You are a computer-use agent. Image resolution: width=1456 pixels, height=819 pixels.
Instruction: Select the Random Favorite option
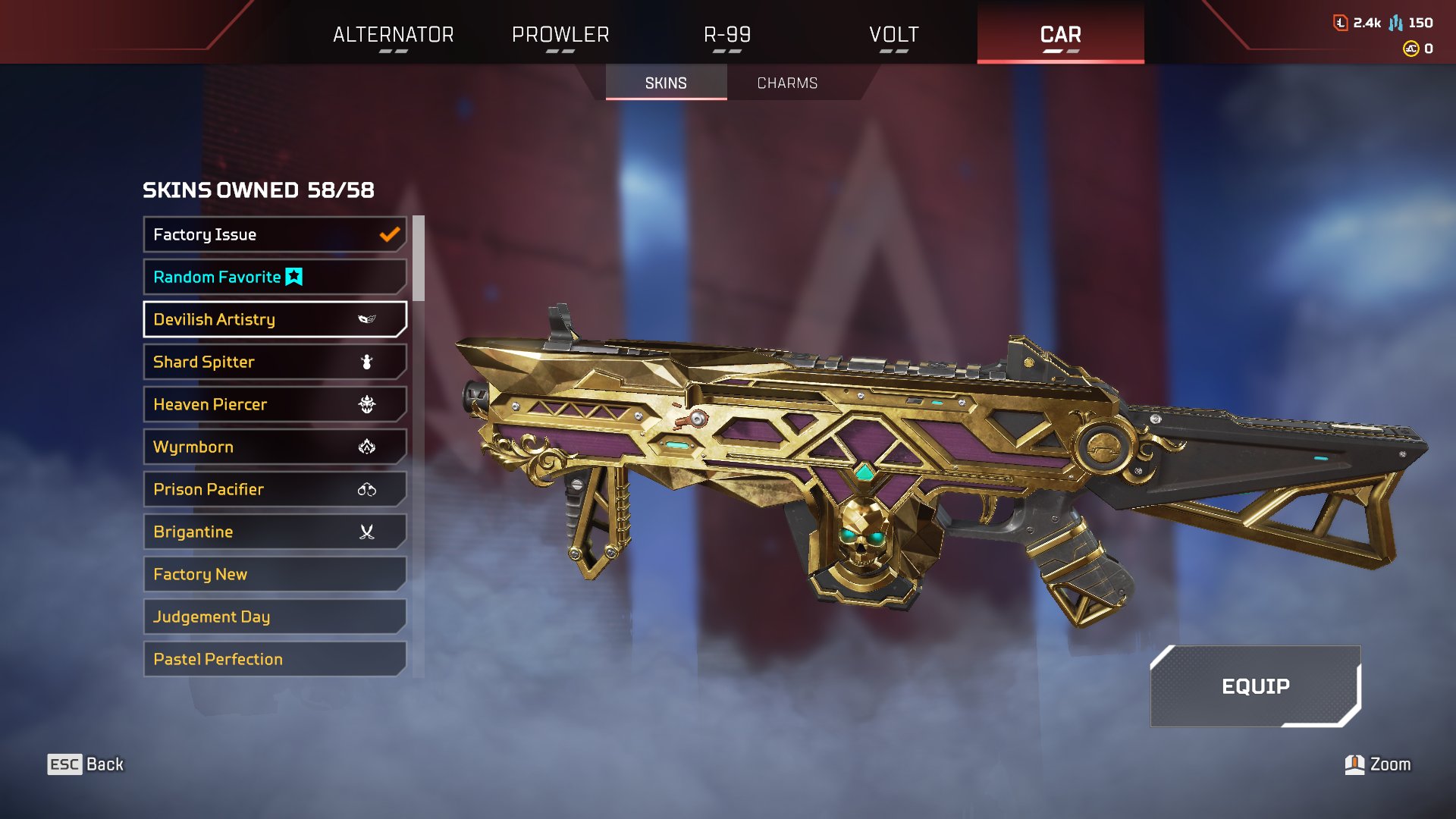(275, 277)
